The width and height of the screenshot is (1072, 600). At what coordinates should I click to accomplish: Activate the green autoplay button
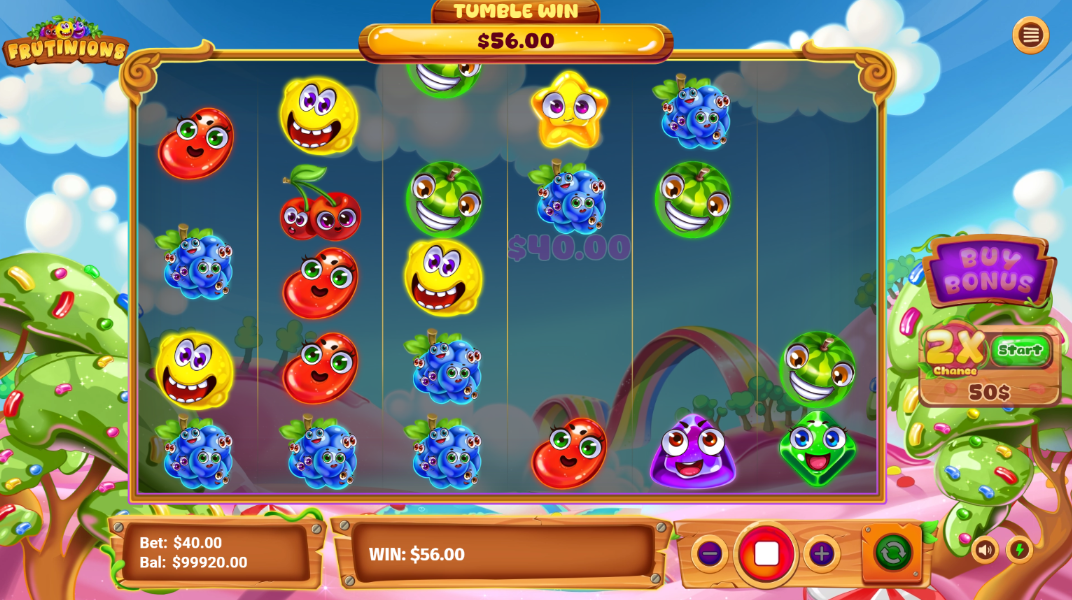pos(892,552)
